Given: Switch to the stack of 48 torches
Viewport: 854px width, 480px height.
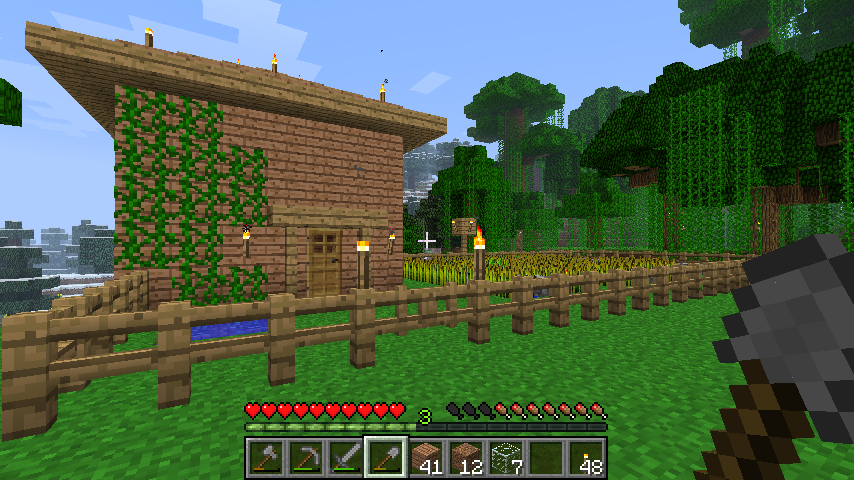Looking at the screenshot, I should [x=586, y=458].
